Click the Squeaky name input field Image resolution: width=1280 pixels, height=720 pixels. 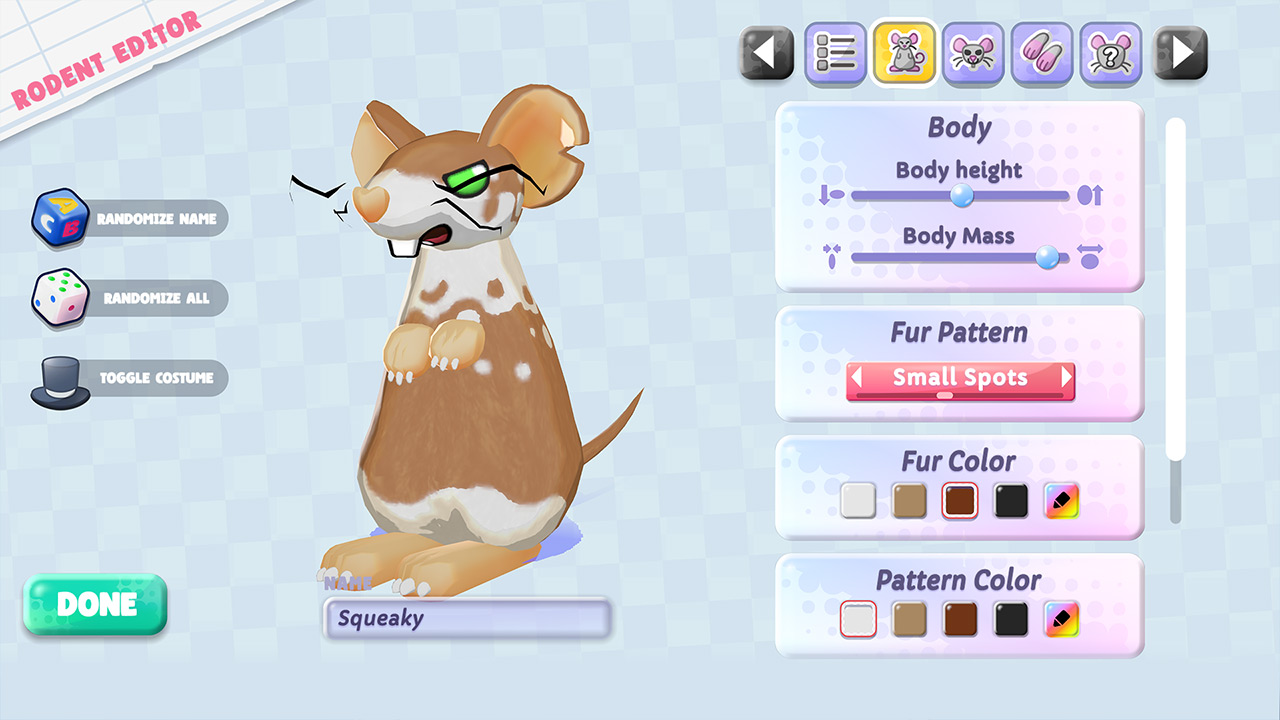coord(466,618)
